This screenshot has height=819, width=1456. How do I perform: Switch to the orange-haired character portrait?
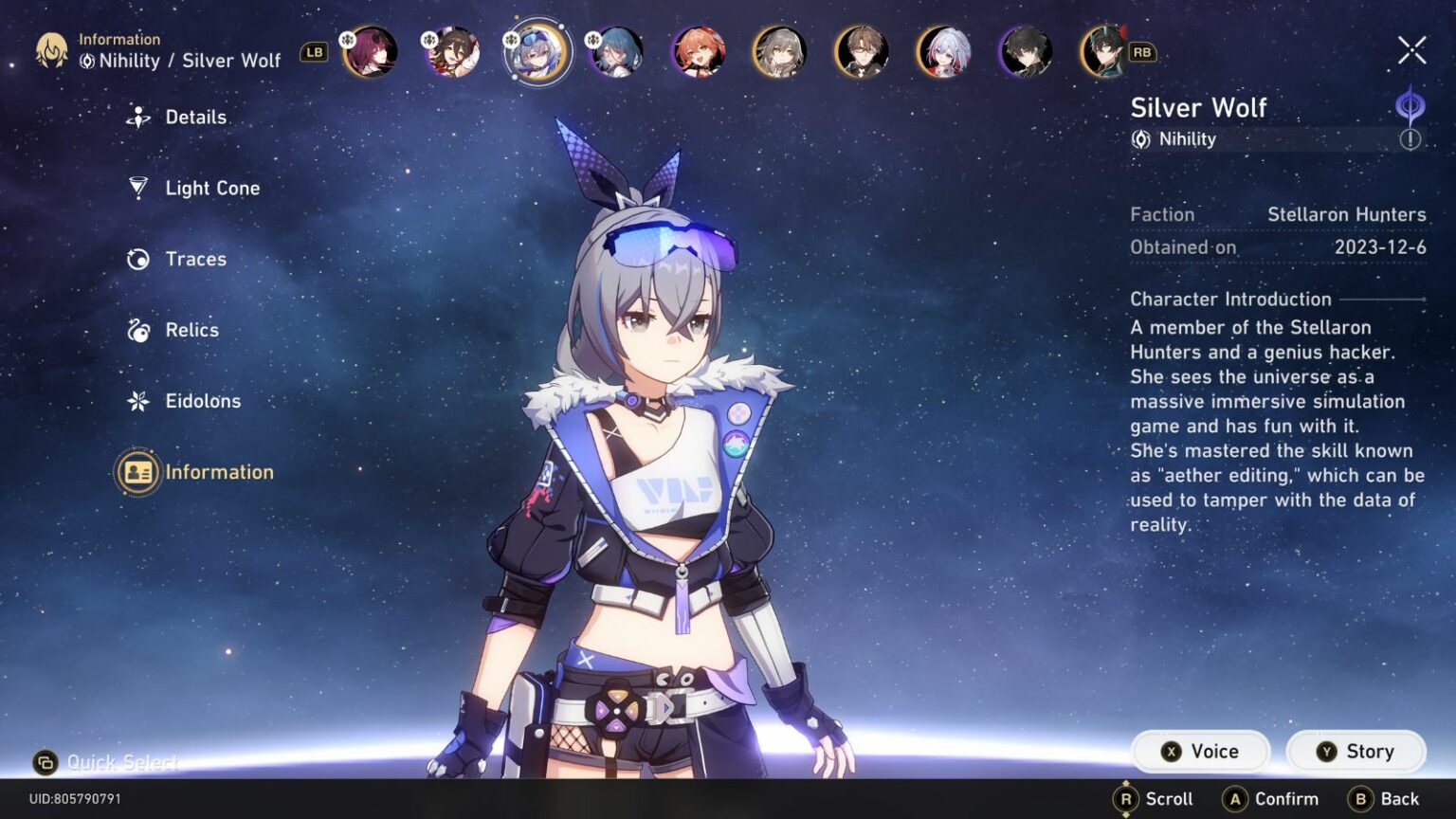click(699, 51)
